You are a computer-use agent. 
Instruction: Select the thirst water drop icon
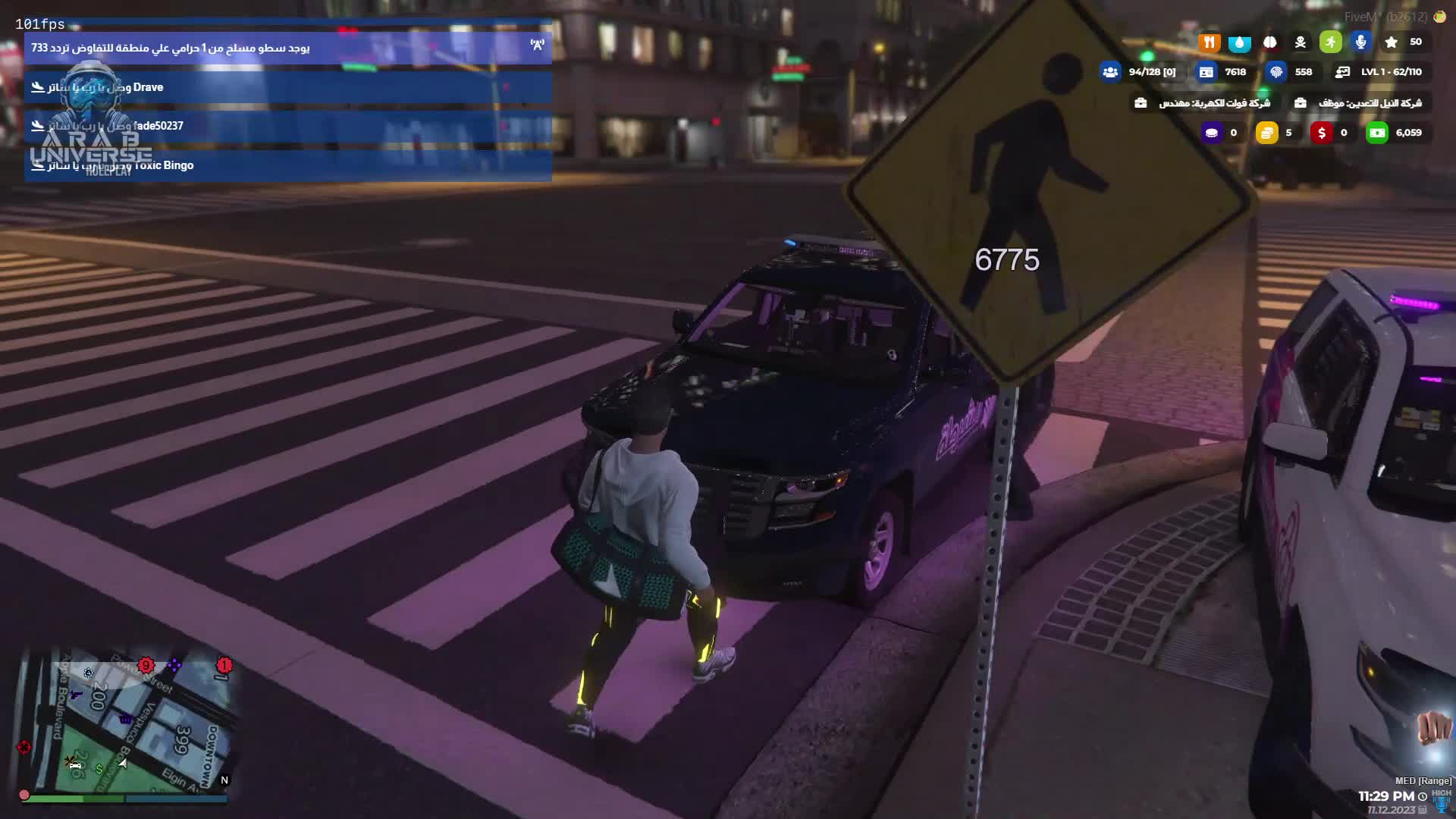click(x=1239, y=42)
